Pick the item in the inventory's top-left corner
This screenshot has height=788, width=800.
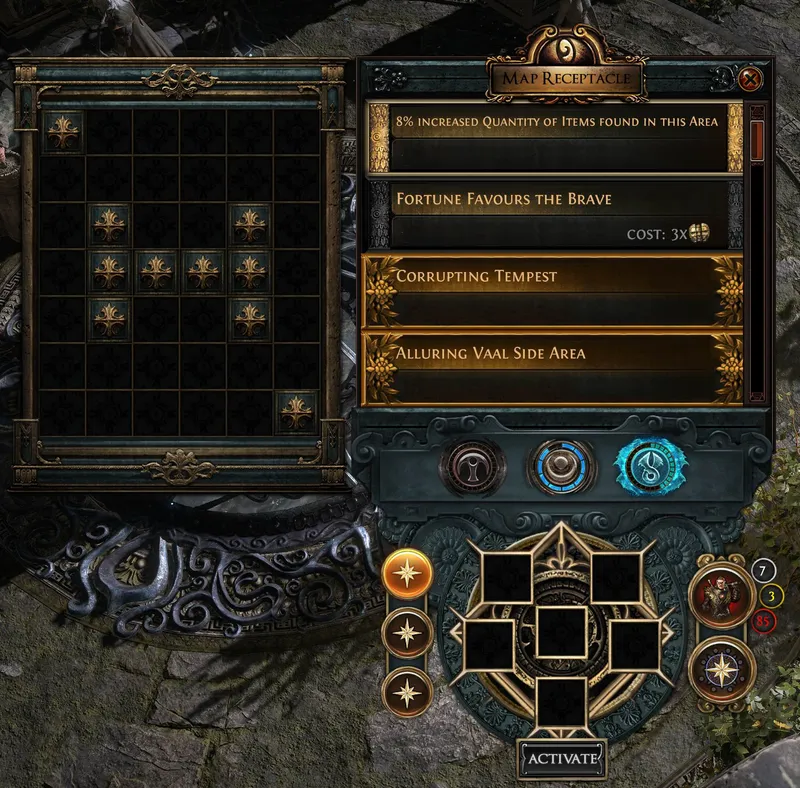pyautogui.click(x=63, y=132)
